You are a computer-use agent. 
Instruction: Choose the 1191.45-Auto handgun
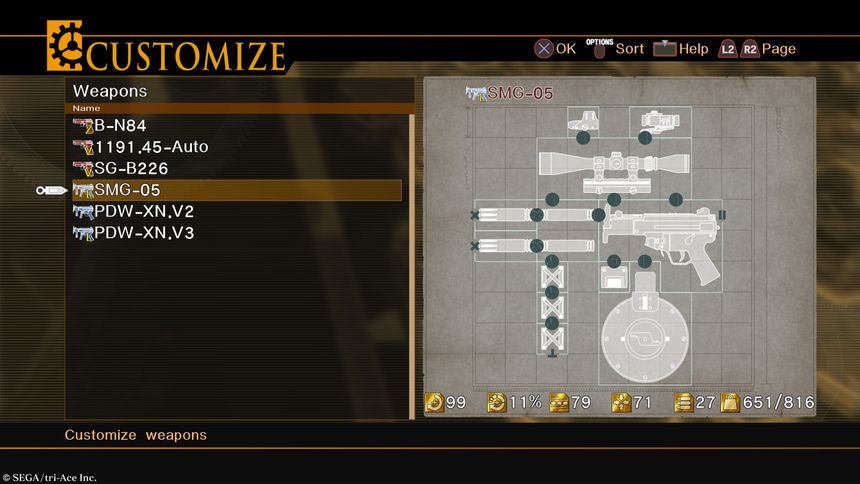click(150, 147)
